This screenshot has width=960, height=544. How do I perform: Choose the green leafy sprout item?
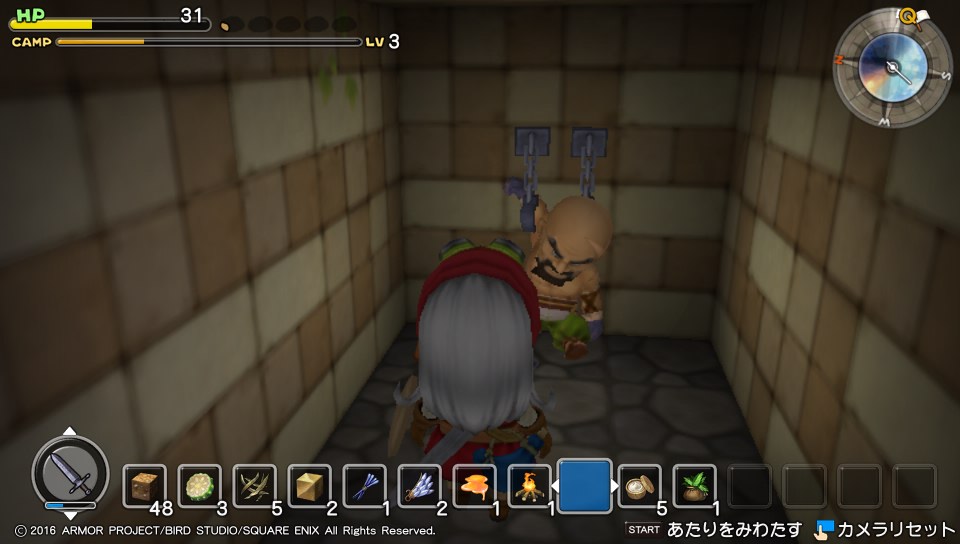(694, 486)
